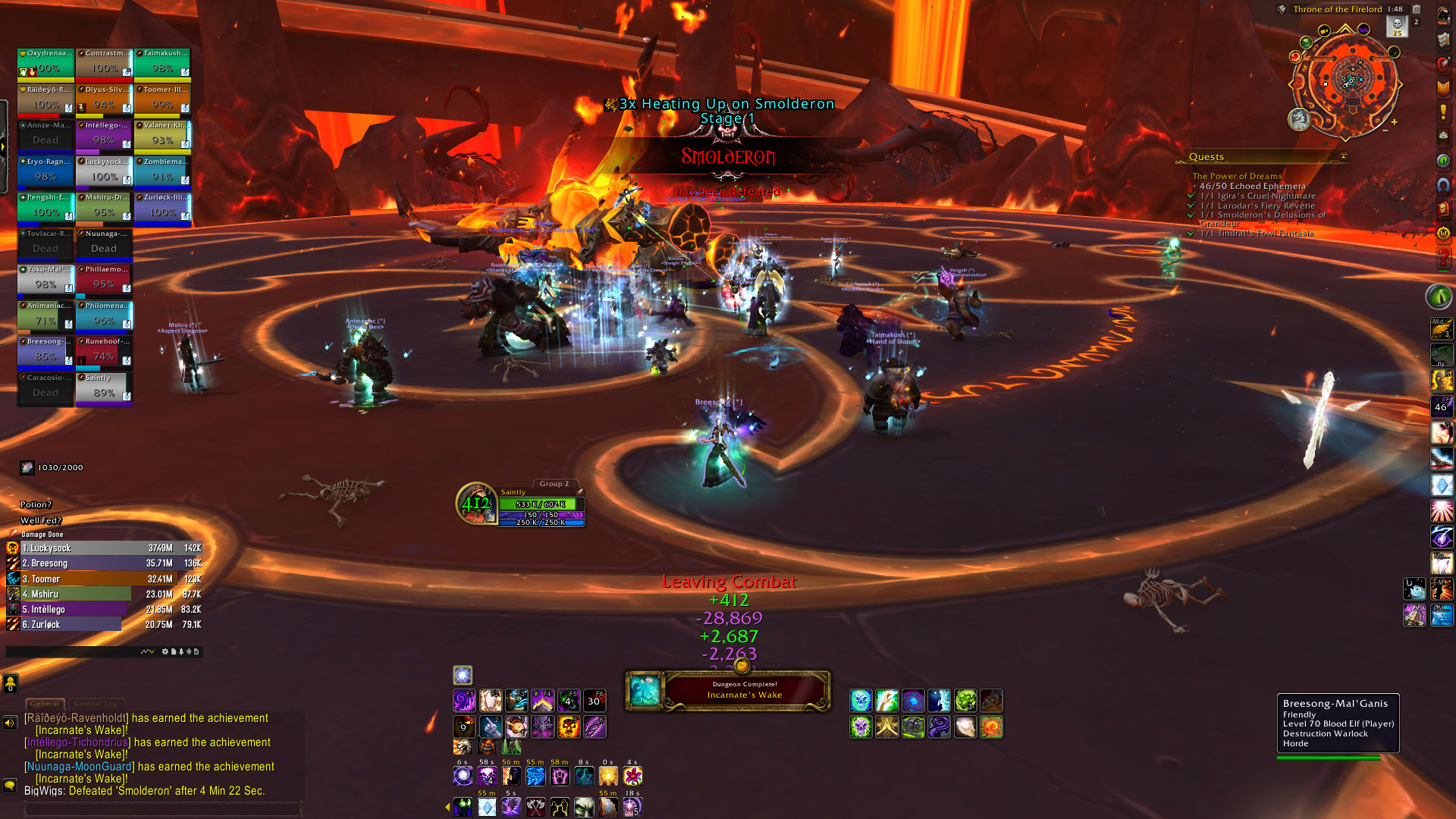The width and height of the screenshot is (1456, 819).
Task: Switch to the General chat tab
Action: click(45, 704)
